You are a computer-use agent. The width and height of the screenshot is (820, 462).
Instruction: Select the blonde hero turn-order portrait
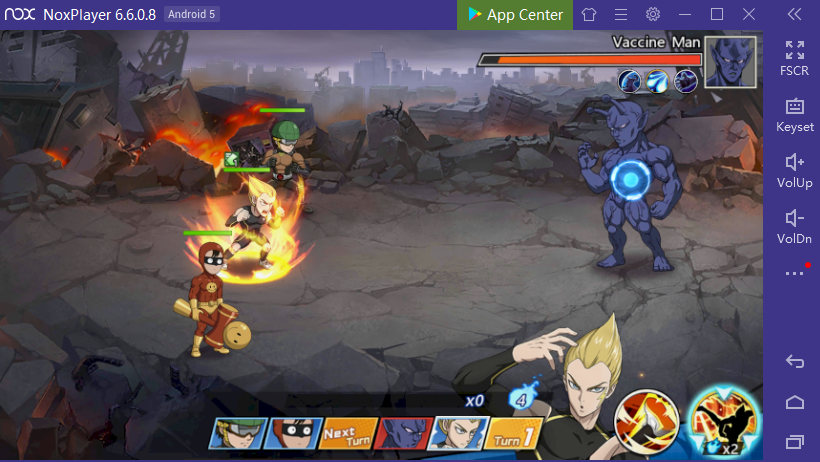(x=461, y=433)
